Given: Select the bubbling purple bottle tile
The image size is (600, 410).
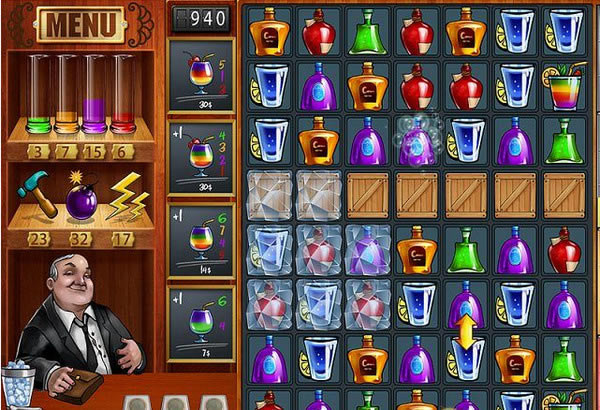Looking at the screenshot, I should (x=417, y=141).
